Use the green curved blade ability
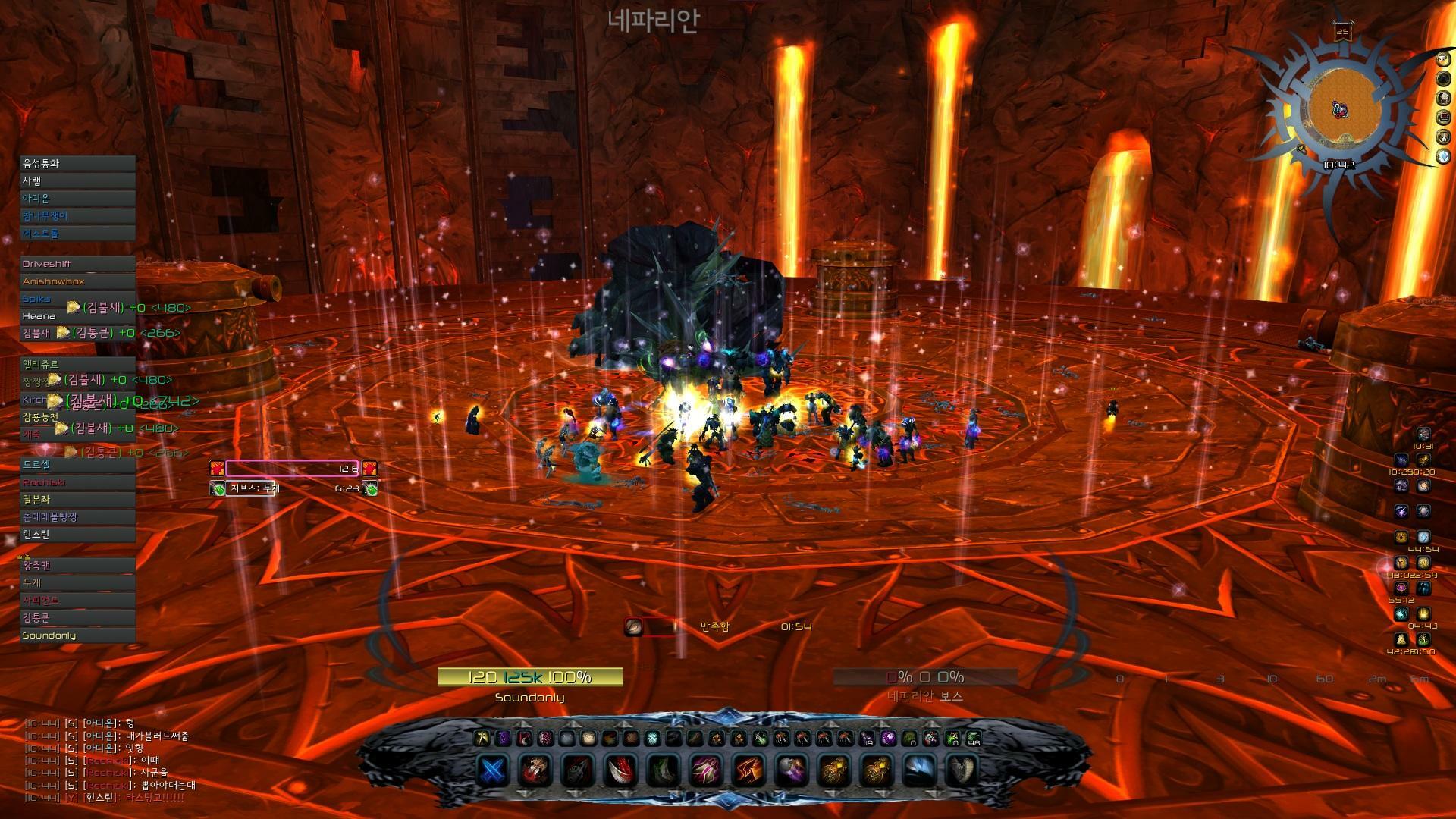The width and height of the screenshot is (1456, 819). pos(663,770)
